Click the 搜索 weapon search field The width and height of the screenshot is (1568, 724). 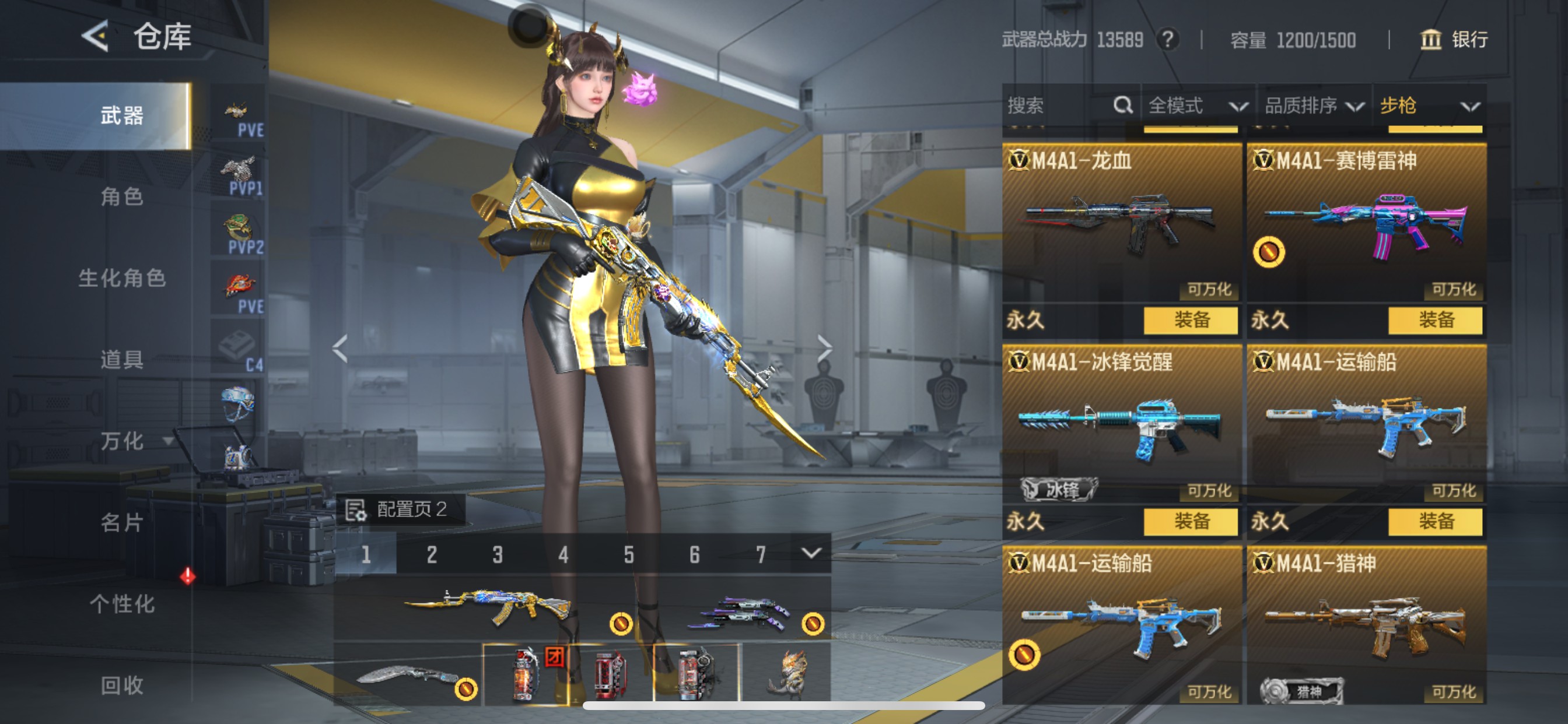pos(1059,106)
